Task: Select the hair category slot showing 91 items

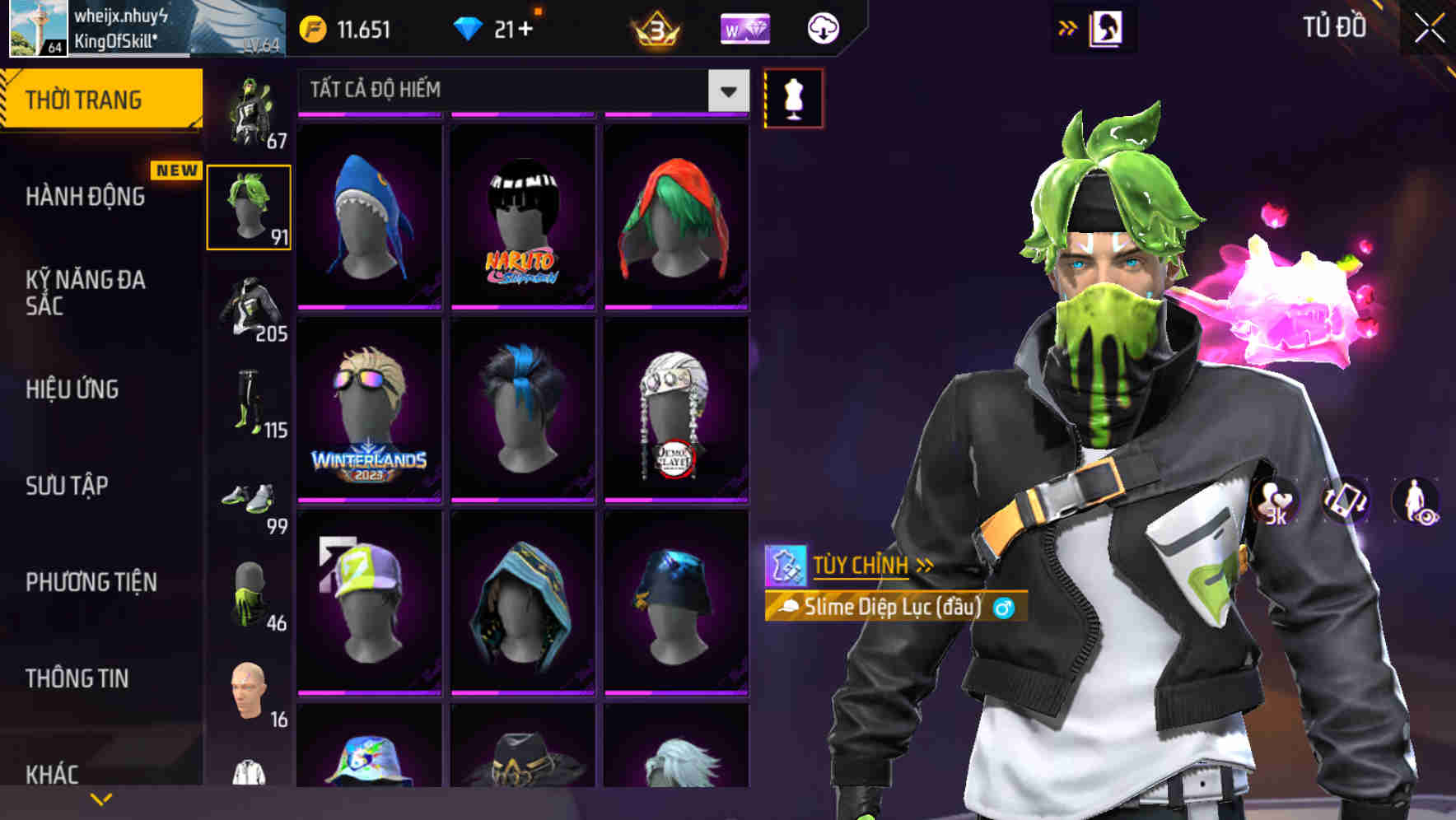Action: point(247,206)
